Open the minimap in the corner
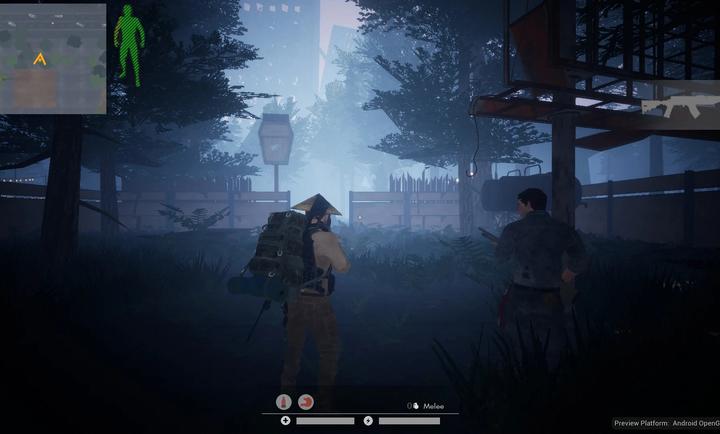This screenshot has height=434, width=720. click(x=53, y=58)
